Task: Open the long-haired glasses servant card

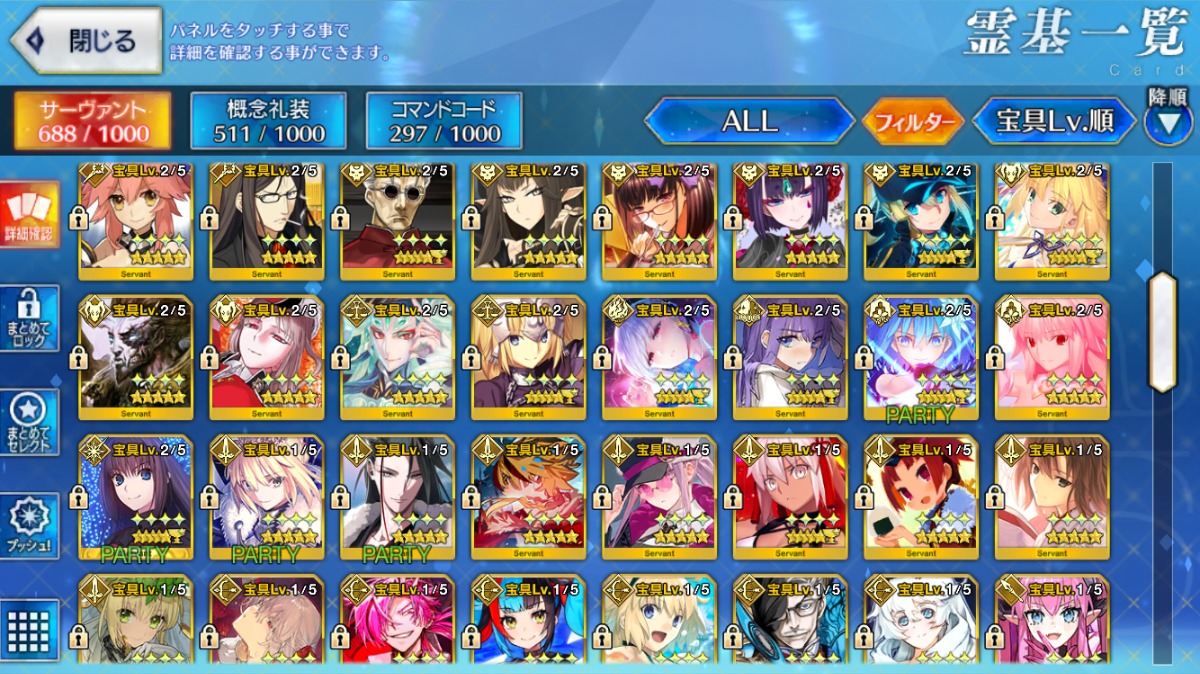Action: [x=266, y=221]
